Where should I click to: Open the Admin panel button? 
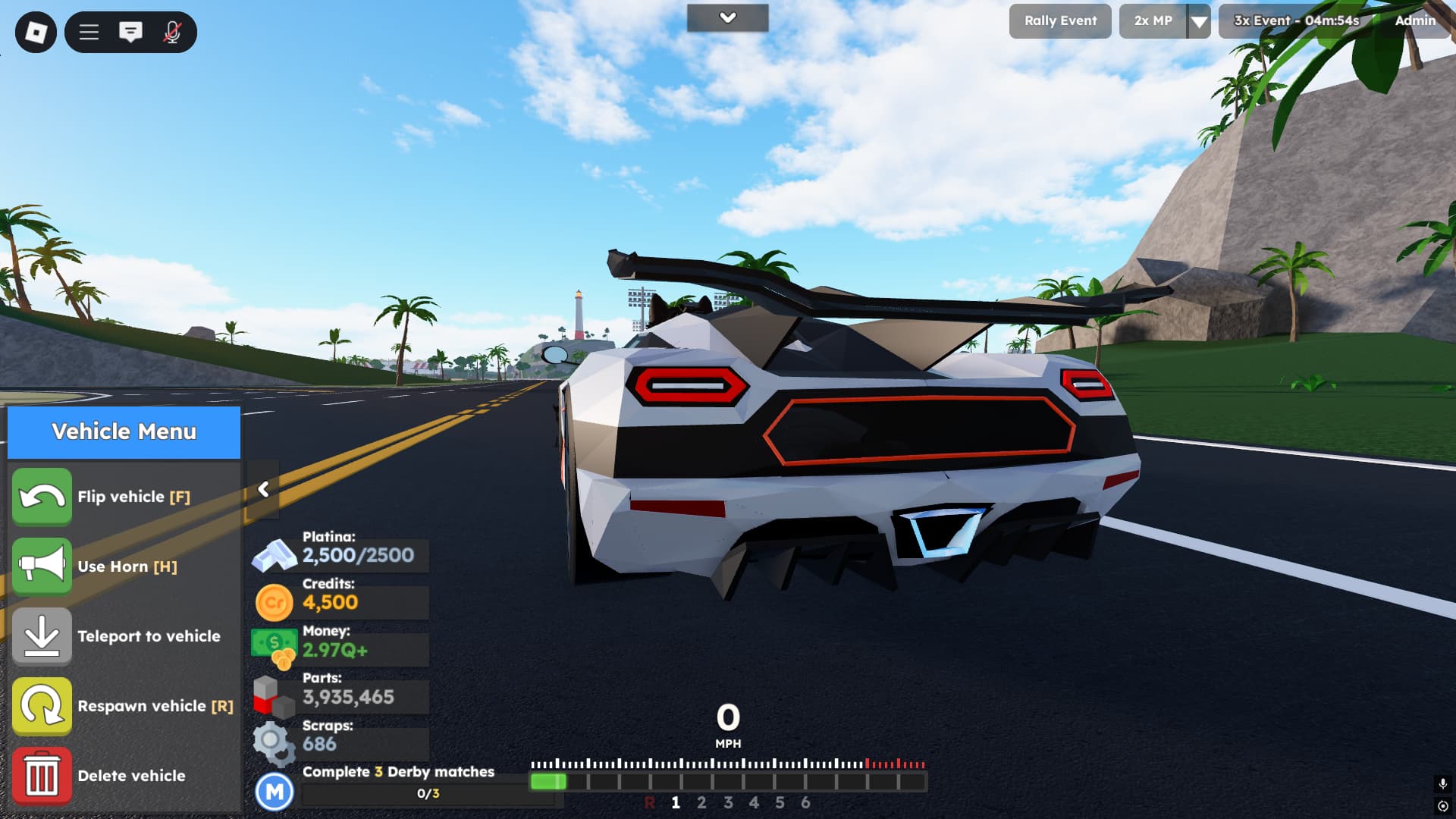(x=1414, y=21)
